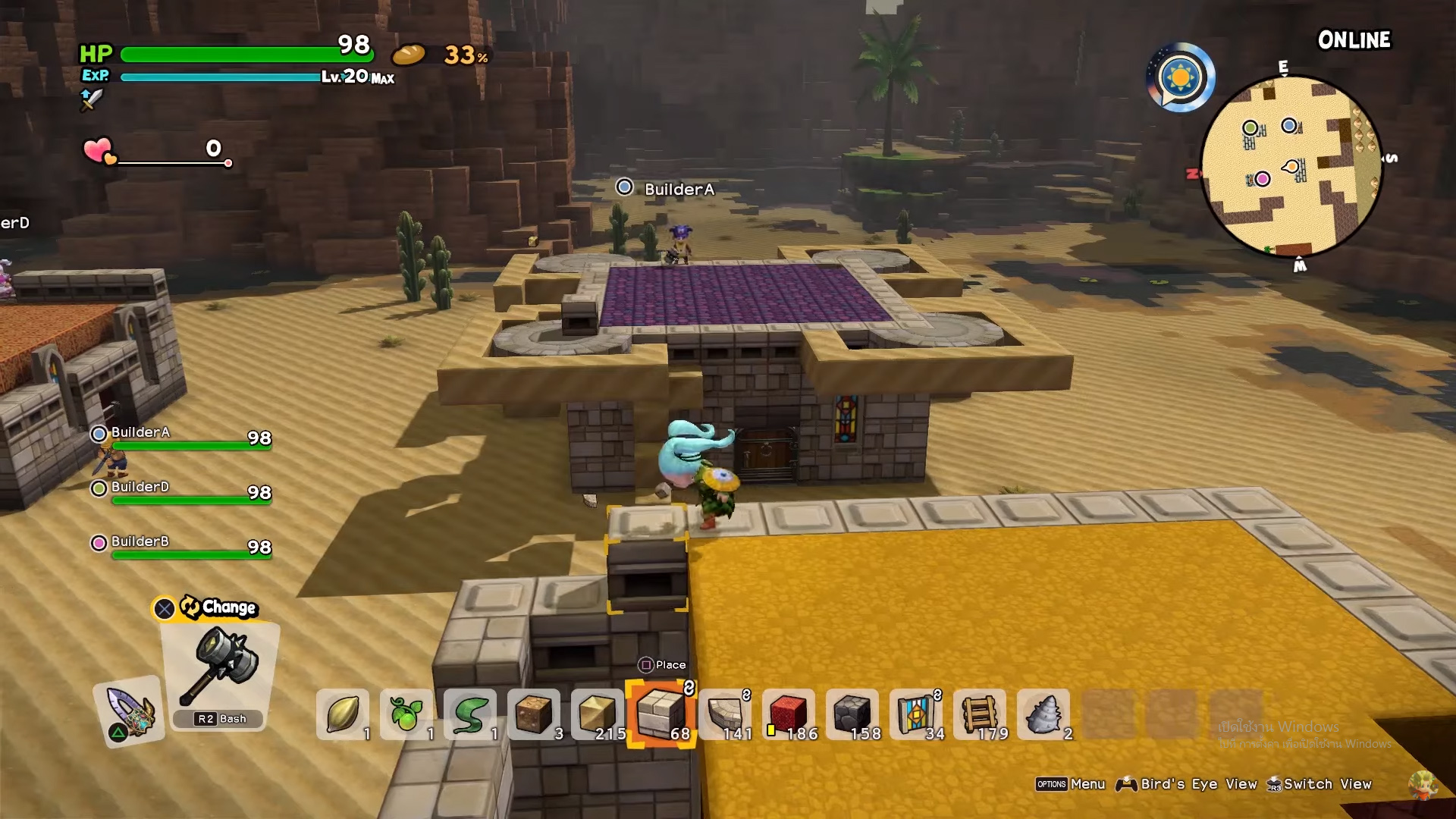Choose the green sprout hotbar slot
Image resolution: width=1456 pixels, height=819 pixels.
[x=406, y=714]
